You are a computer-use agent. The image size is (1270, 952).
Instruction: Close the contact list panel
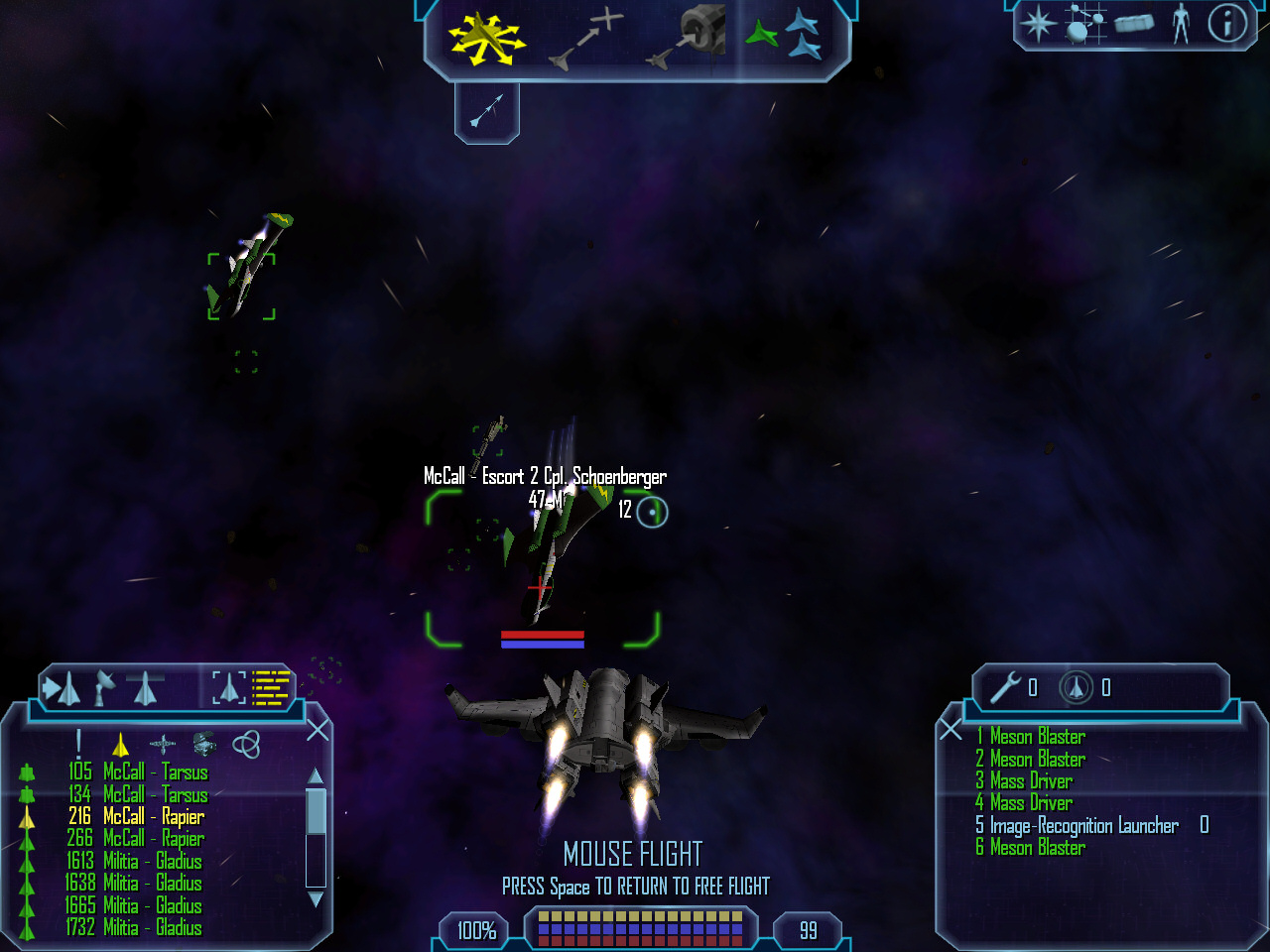point(317,731)
